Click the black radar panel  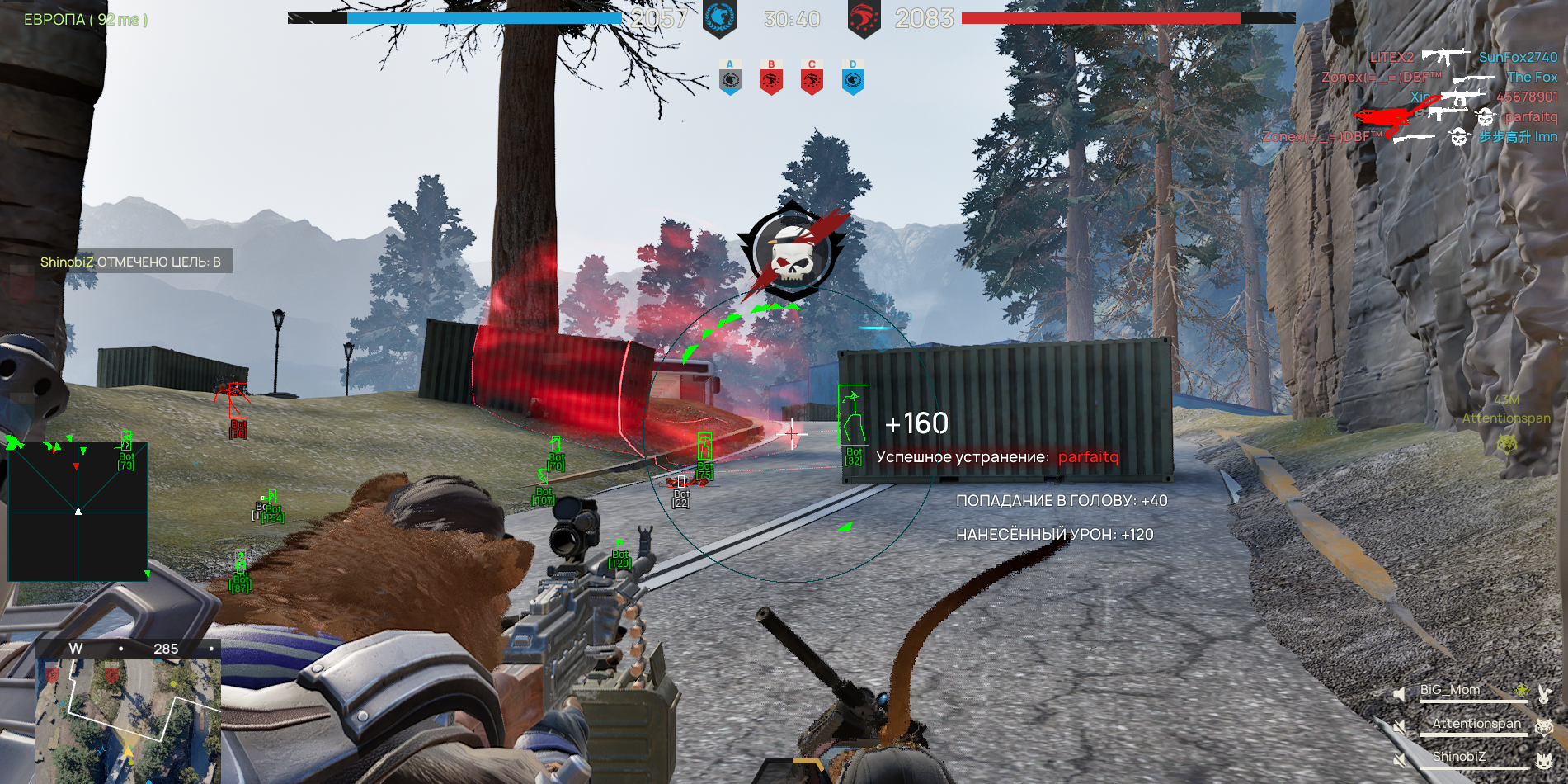(x=78, y=512)
